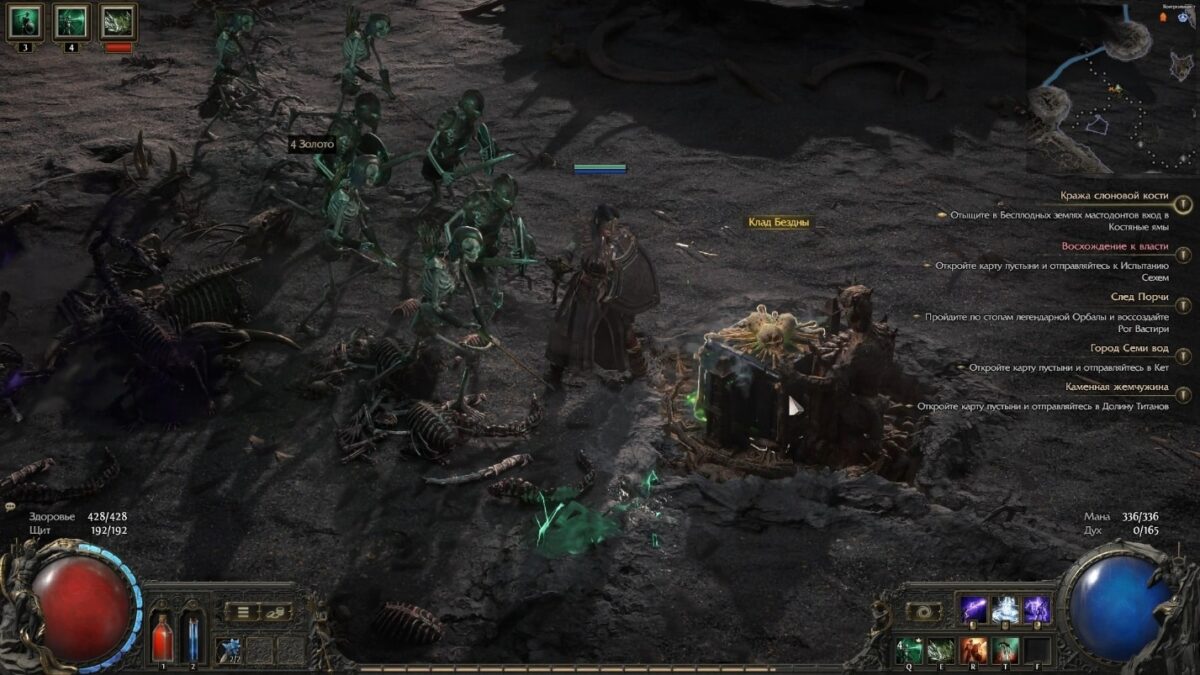Activate the purple standing figure skill
This screenshot has width=1200, height=675.
tap(1036, 610)
